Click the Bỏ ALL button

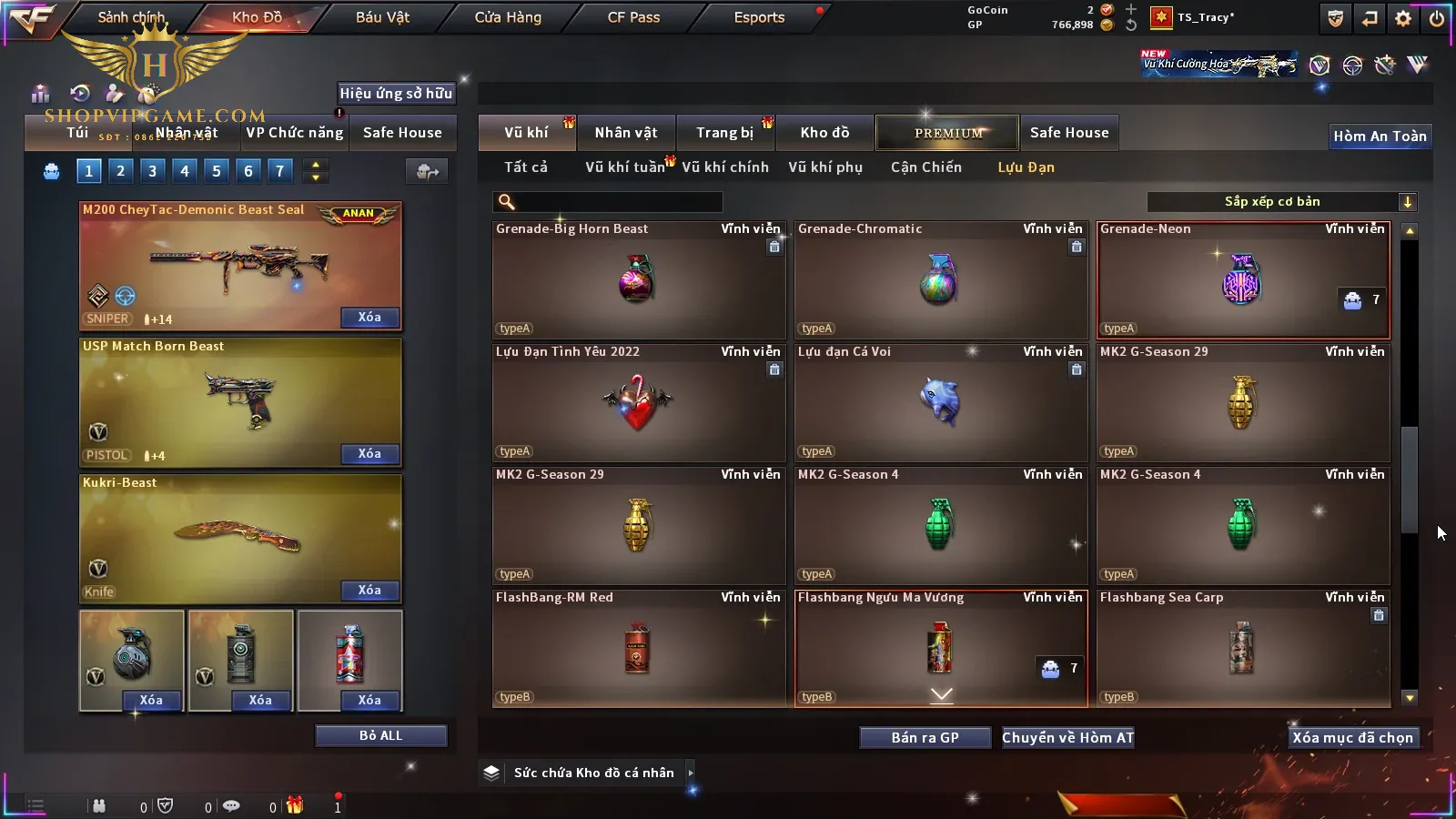(x=380, y=736)
